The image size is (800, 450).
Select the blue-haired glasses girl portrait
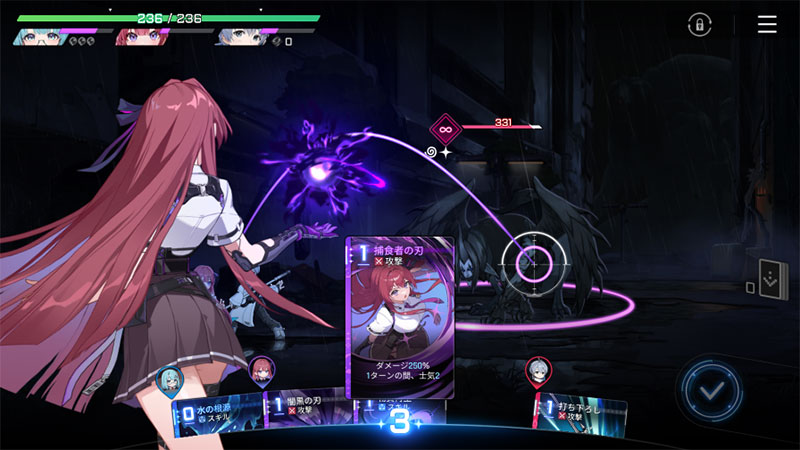click(x=36, y=37)
